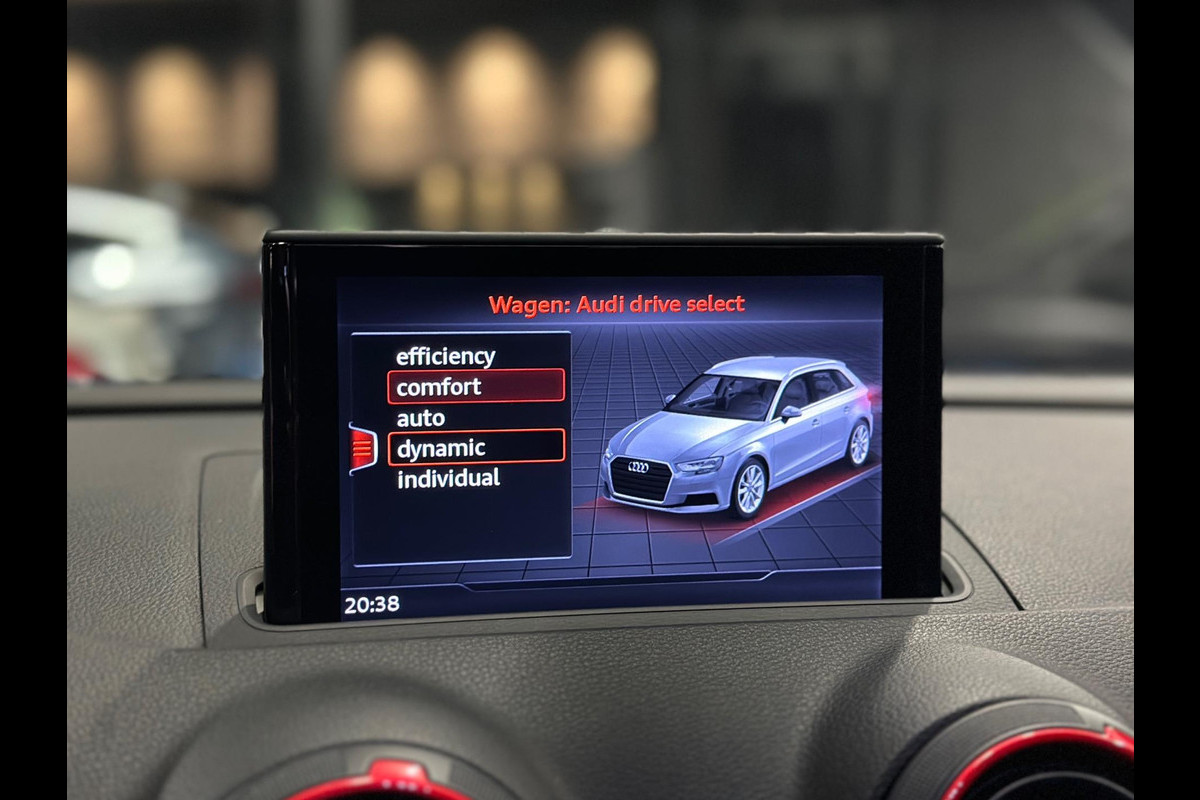This screenshot has width=1200, height=800.
Task: Click the red side menu tab
Action: pos(362,449)
